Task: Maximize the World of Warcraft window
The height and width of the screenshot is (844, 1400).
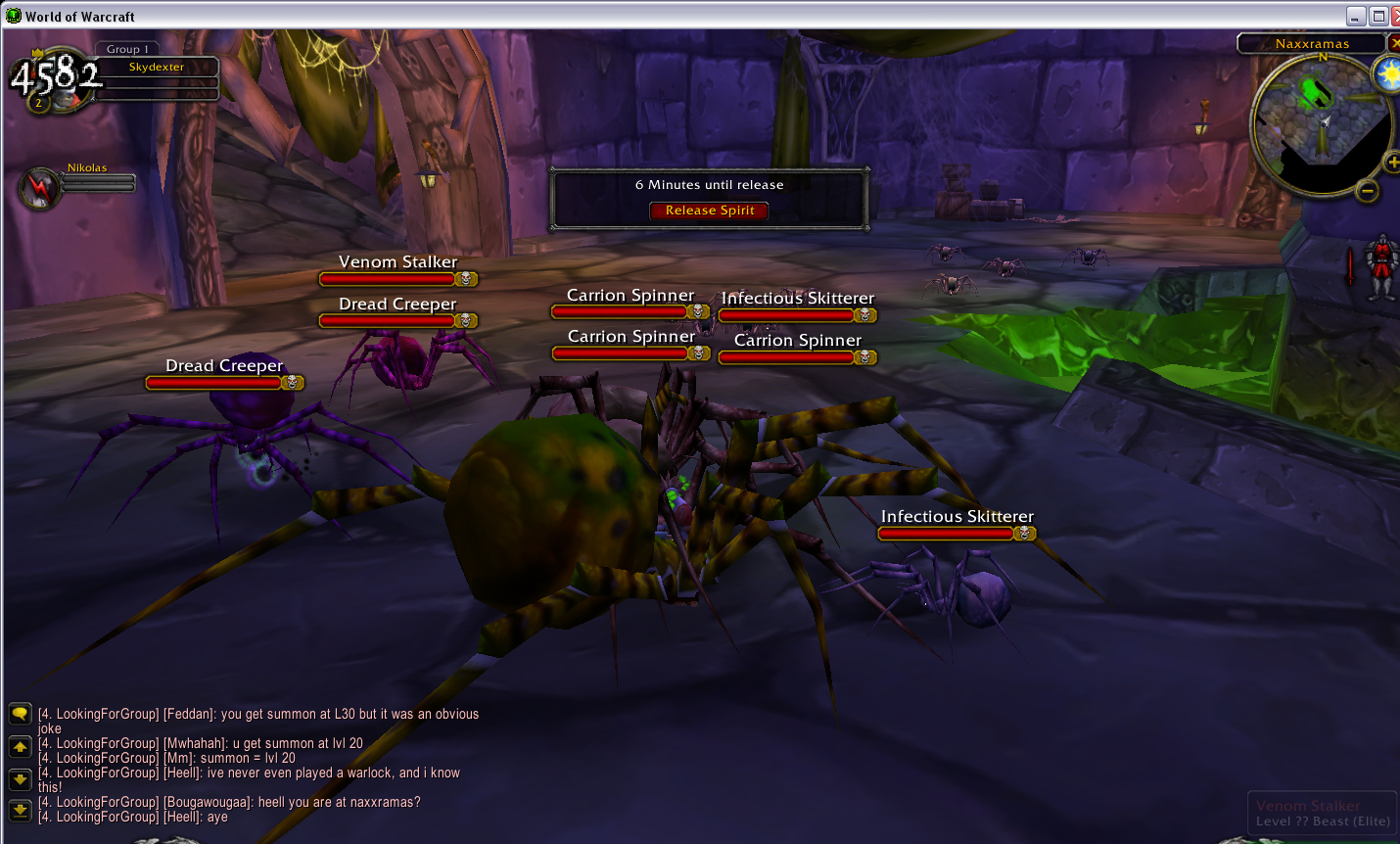Action: click(1378, 16)
